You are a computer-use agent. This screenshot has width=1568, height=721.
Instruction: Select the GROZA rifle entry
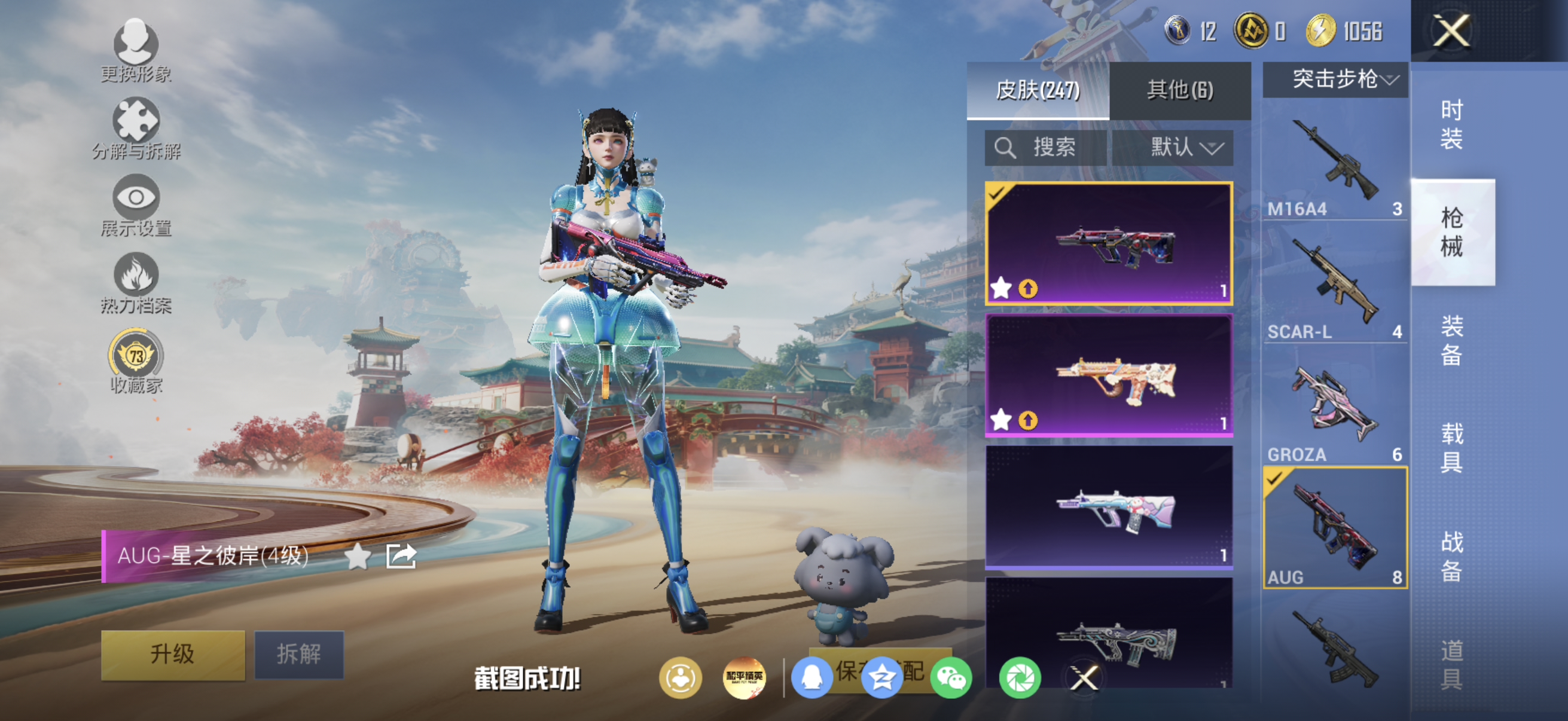pos(1335,408)
